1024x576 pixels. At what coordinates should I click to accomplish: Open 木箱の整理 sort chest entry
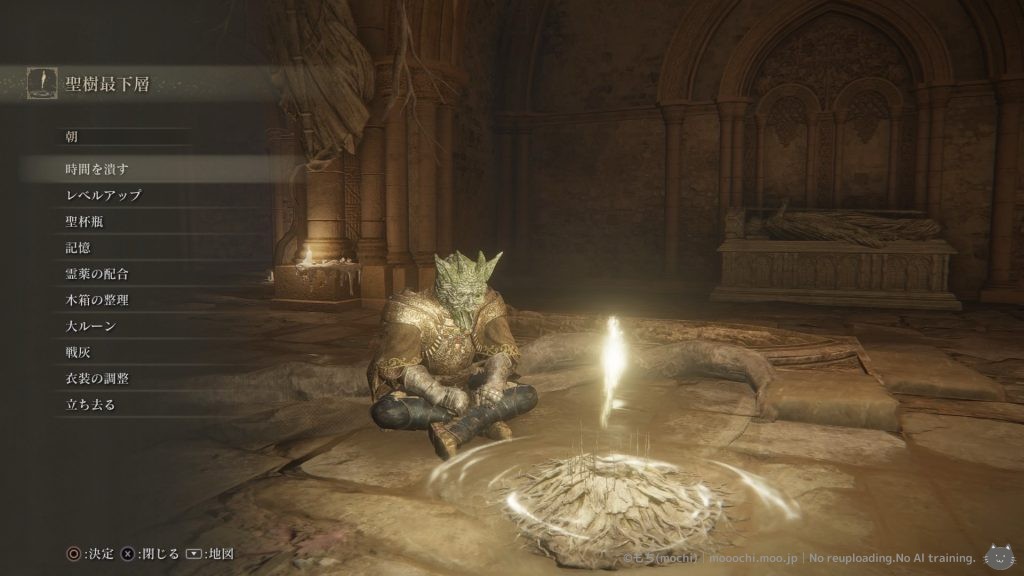click(x=97, y=299)
